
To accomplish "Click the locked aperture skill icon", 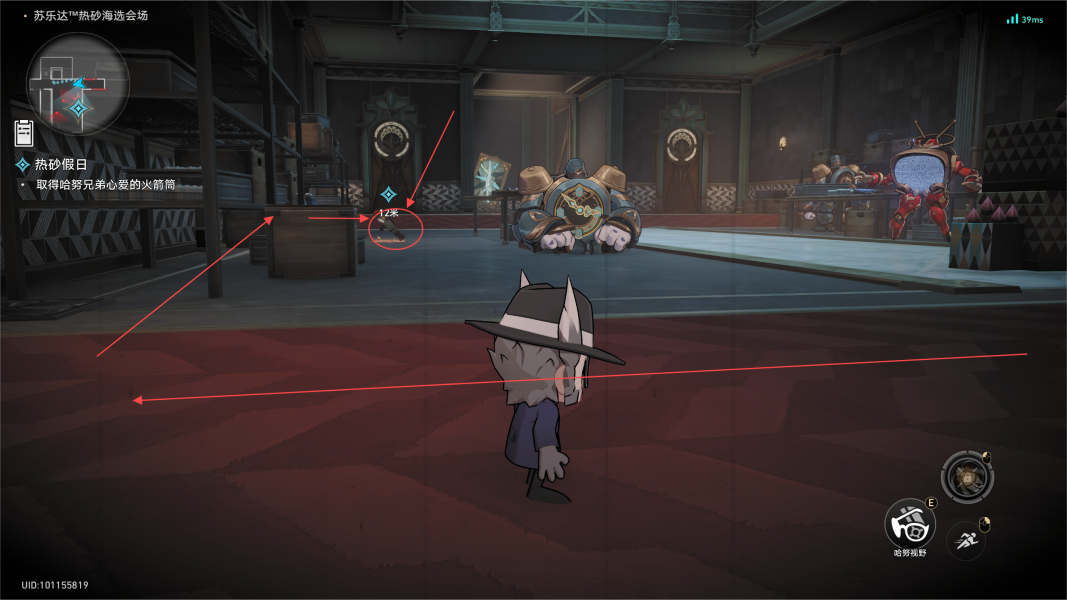I will click(x=968, y=476).
